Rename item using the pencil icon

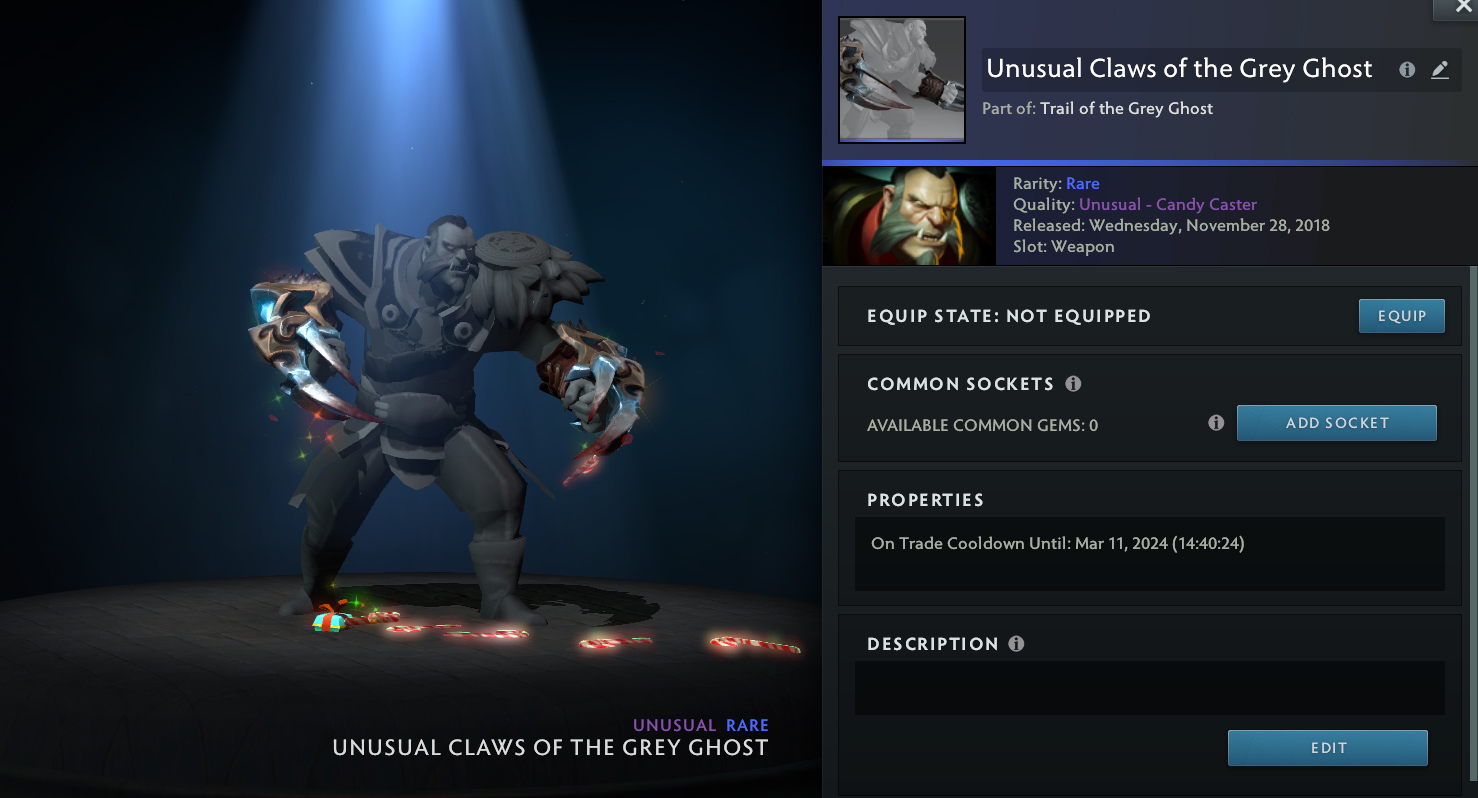pyautogui.click(x=1439, y=70)
